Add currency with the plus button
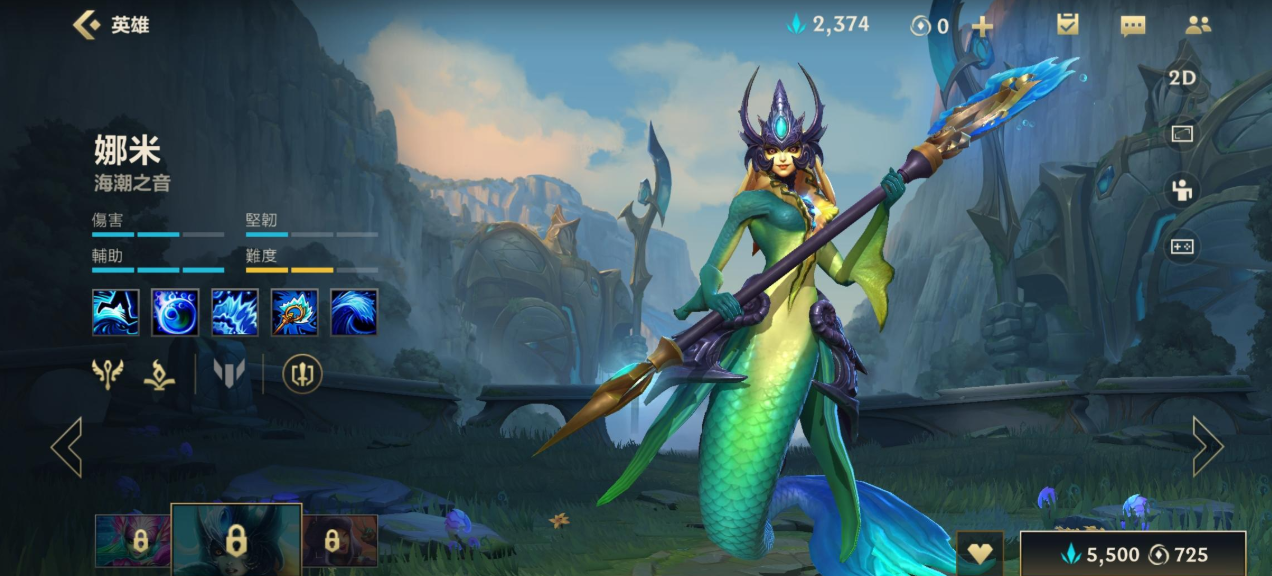Viewport: 1272px width, 576px height. [983, 26]
